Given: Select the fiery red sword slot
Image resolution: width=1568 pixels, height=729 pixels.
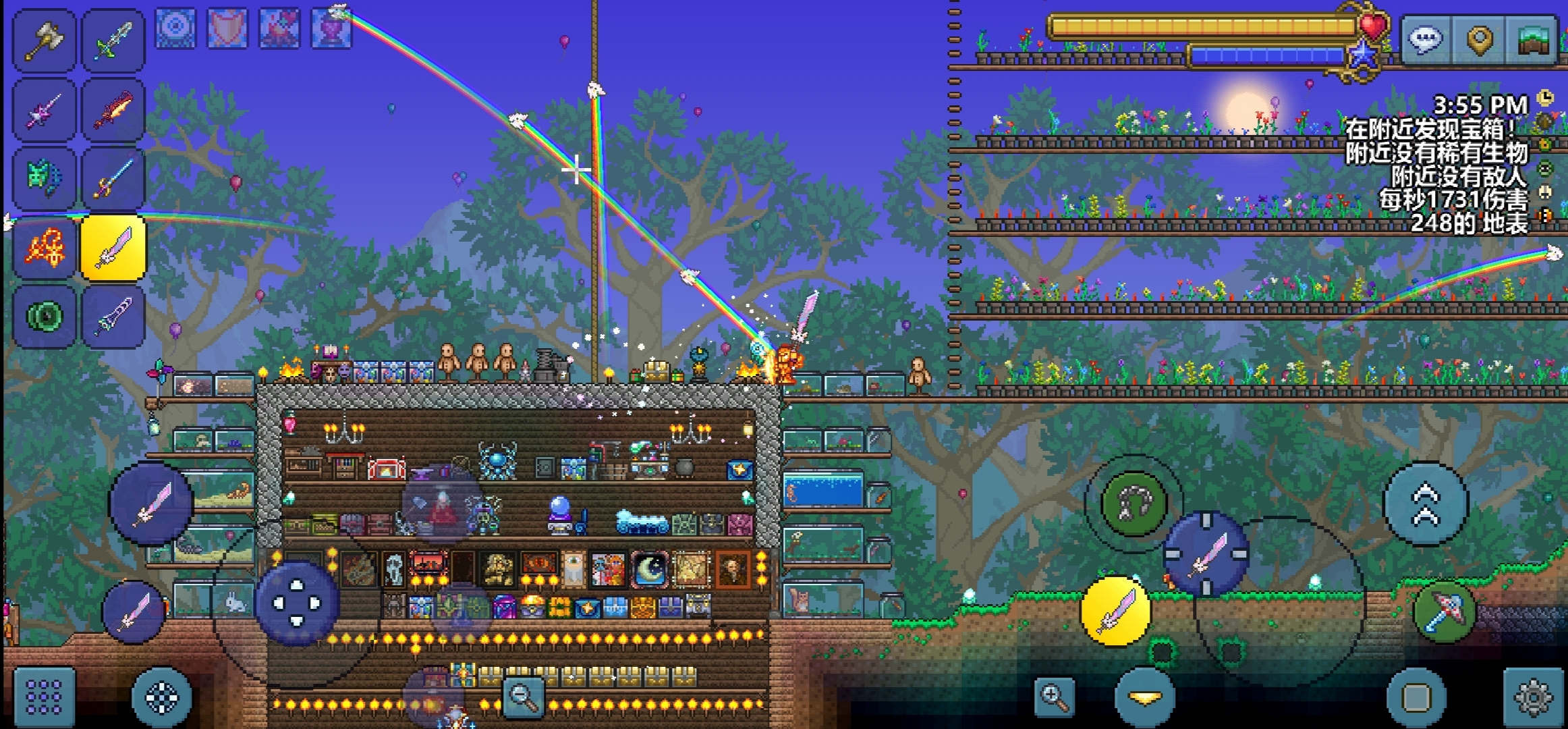Looking at the screenshot, I should pyautogui.click(x=113, y=109).
